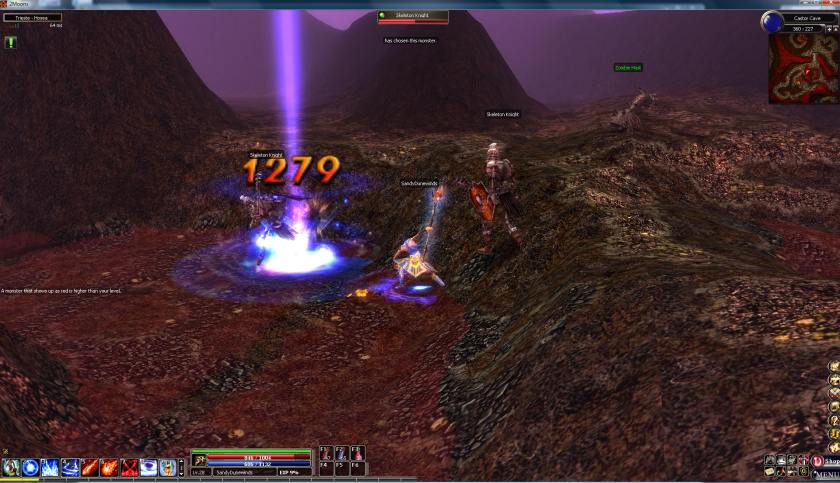Click the green exclamation notification icon
The height and width of the screenshot is (483, 840).
click(11, 42)
